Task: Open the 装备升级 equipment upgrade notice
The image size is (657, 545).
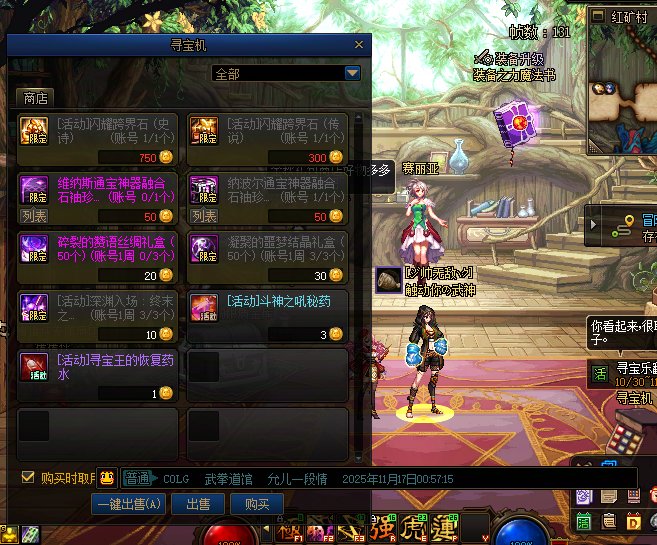Action: [x=516, y=59]
